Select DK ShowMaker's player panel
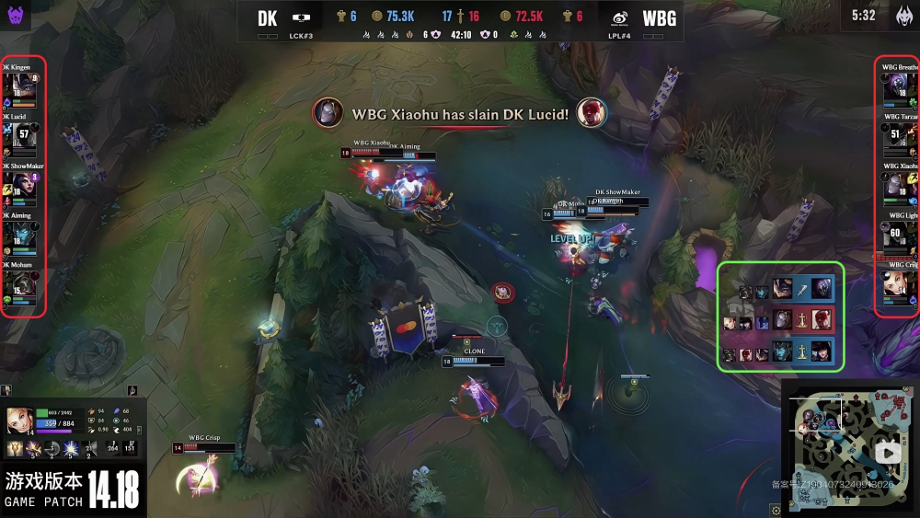Screen dimensions: 920x518 pos(22,185)
